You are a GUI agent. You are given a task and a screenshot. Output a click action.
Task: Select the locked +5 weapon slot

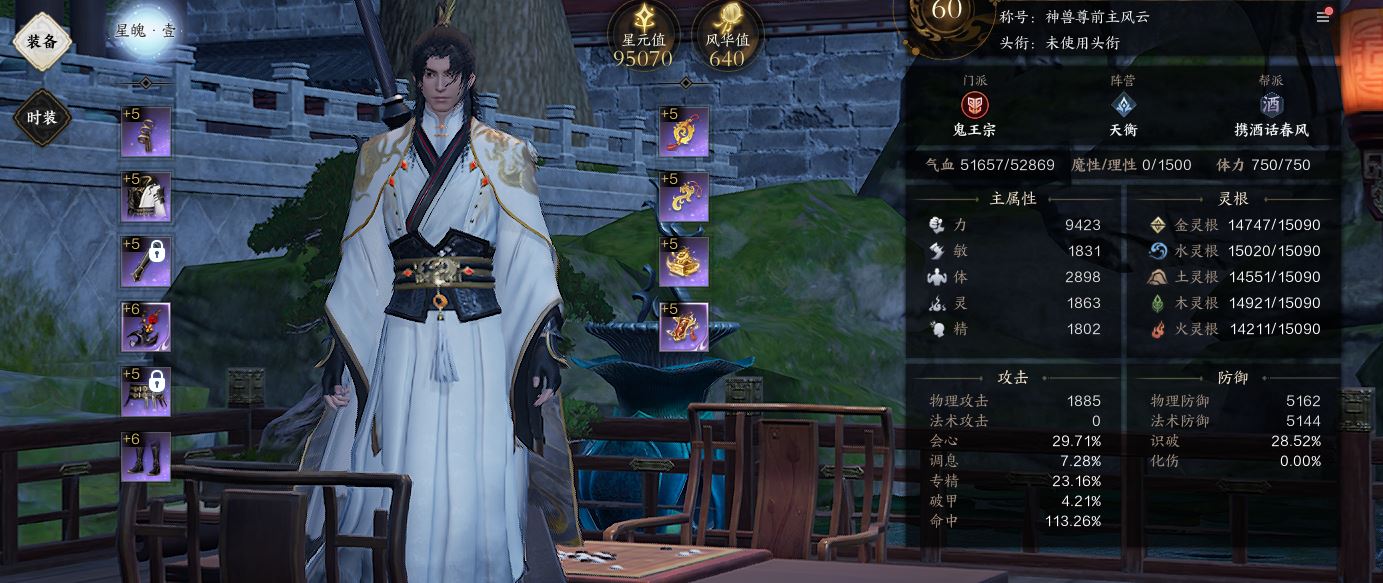tap(146, 262)
